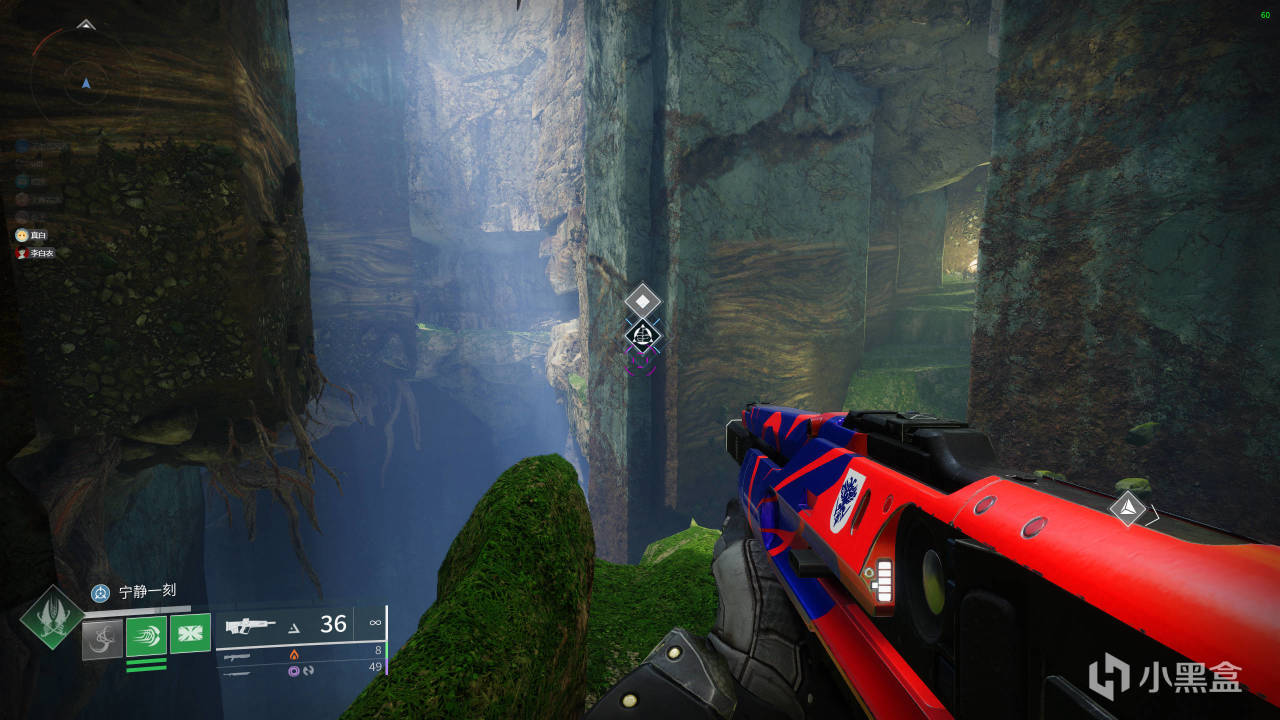
Task: Select the diamond objective waypoint marker
Action: 642,300
